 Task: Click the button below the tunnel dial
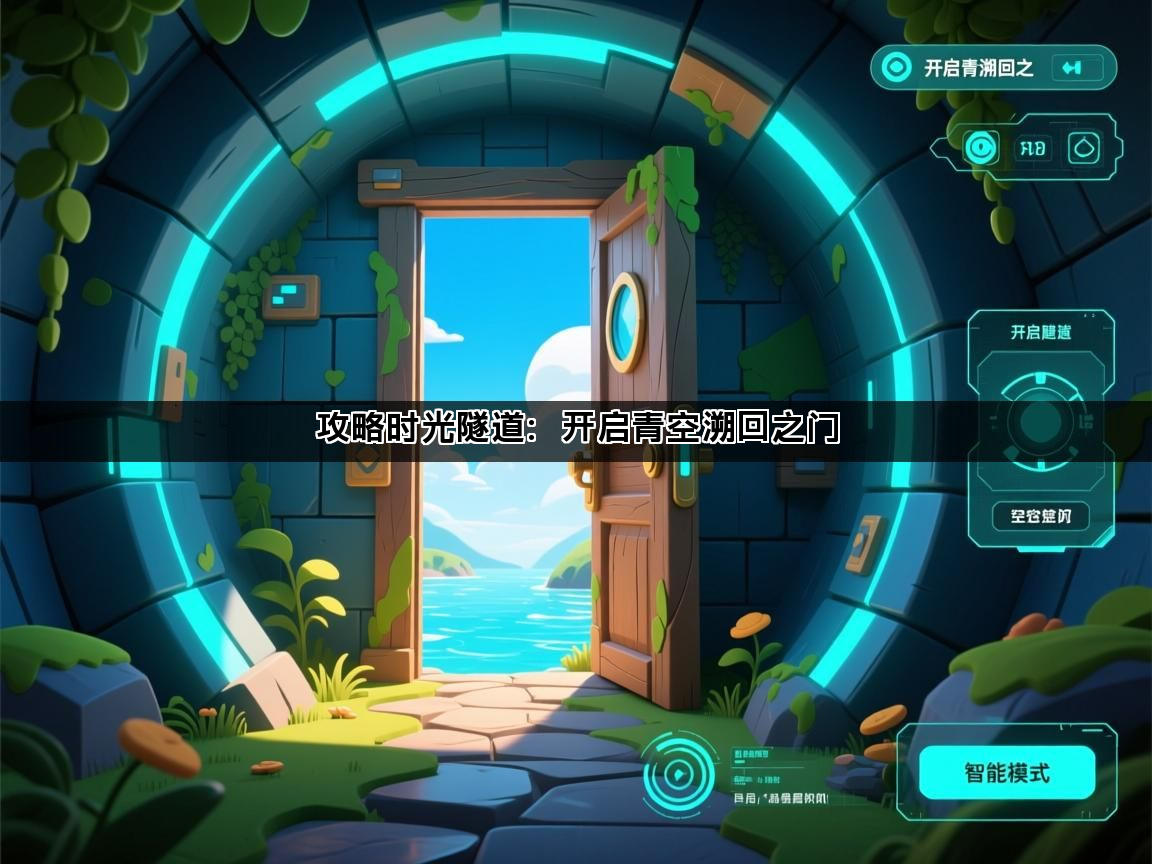(x=1040, y=516)
